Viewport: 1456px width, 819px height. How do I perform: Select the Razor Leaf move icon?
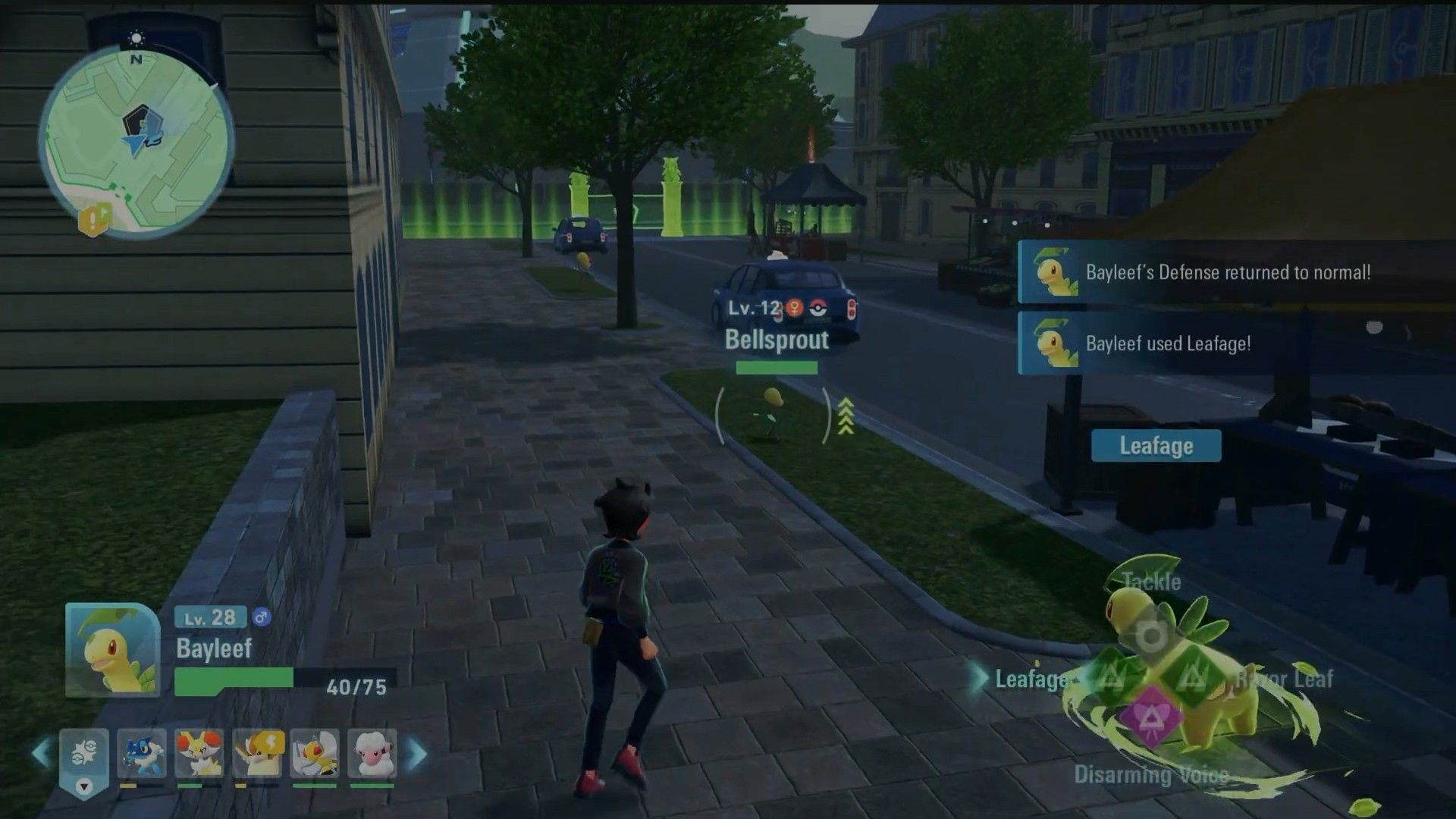[1192, 677]
